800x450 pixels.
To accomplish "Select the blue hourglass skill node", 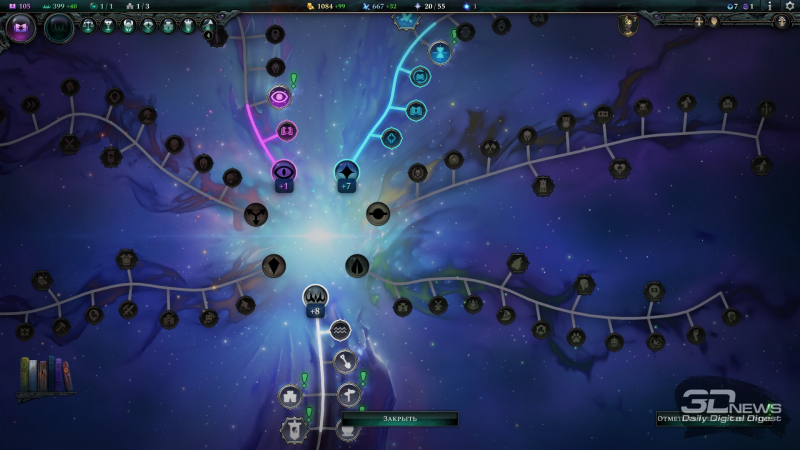I will pos(439,51).
